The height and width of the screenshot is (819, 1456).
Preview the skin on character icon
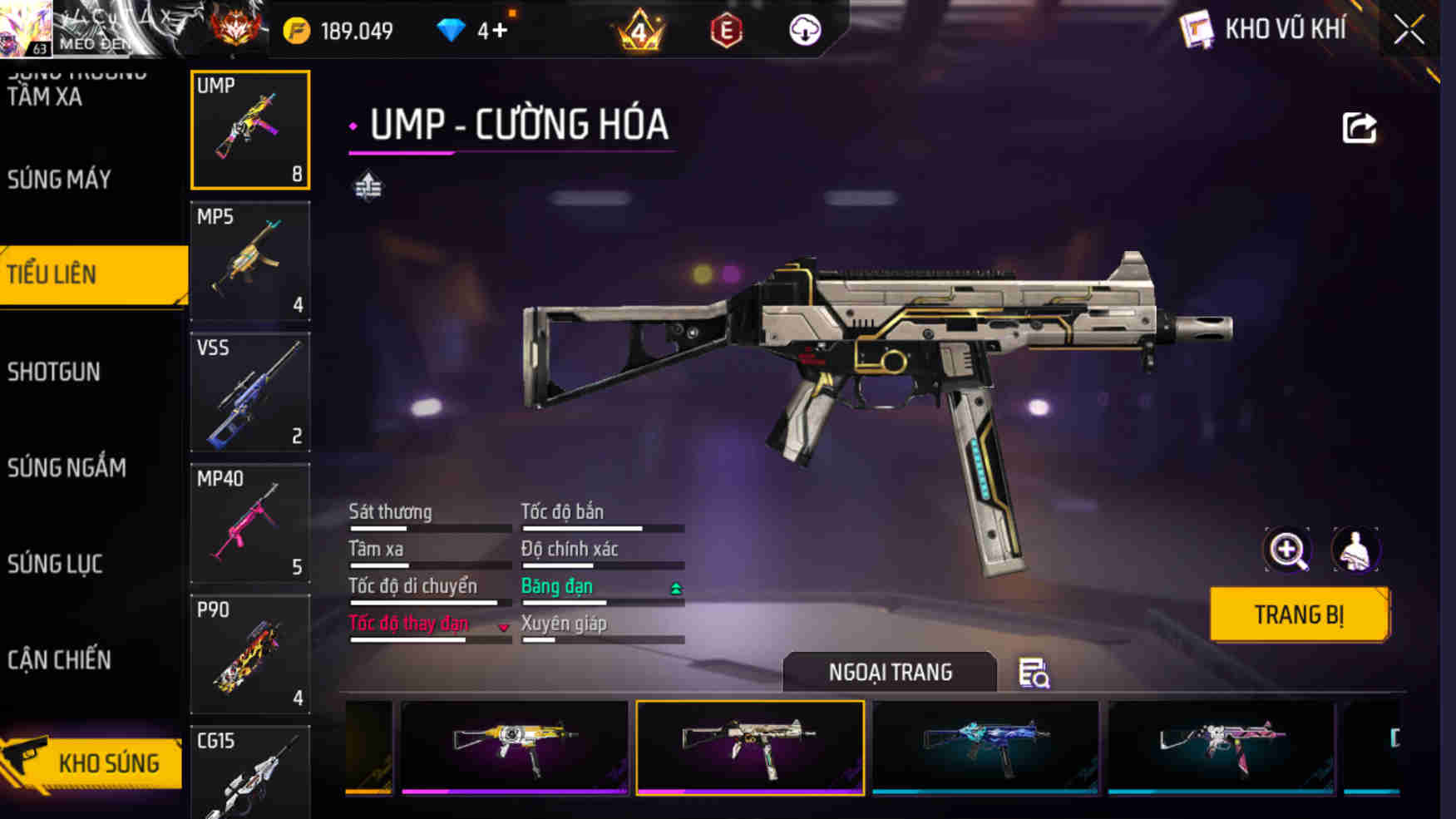(x=1355, y=550)
